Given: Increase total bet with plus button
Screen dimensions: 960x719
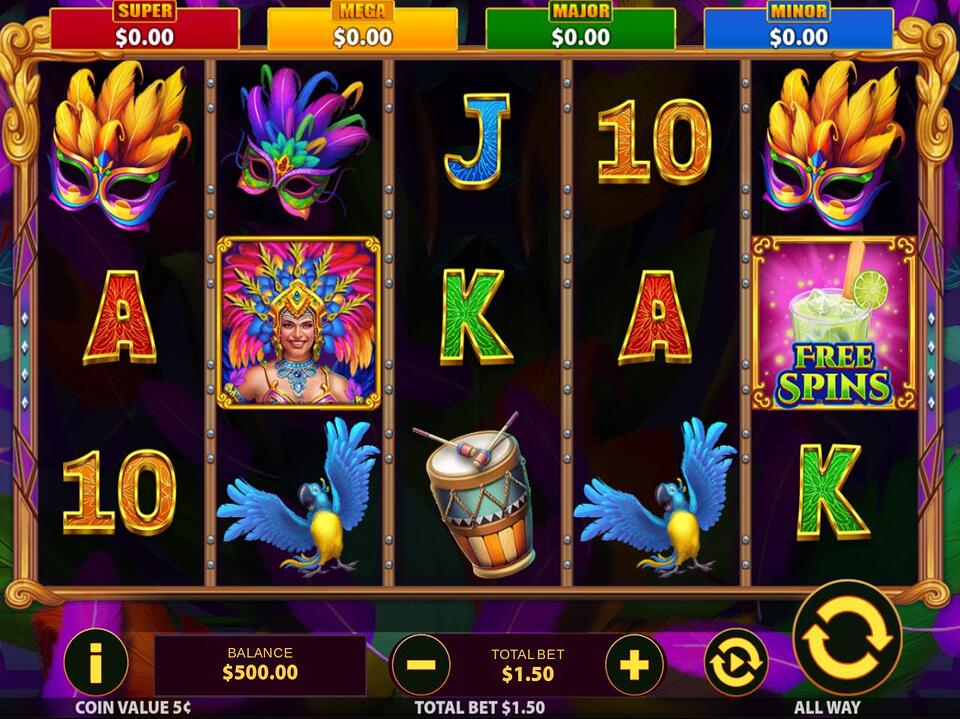Looking at the screenshot, I should [634, 664].
